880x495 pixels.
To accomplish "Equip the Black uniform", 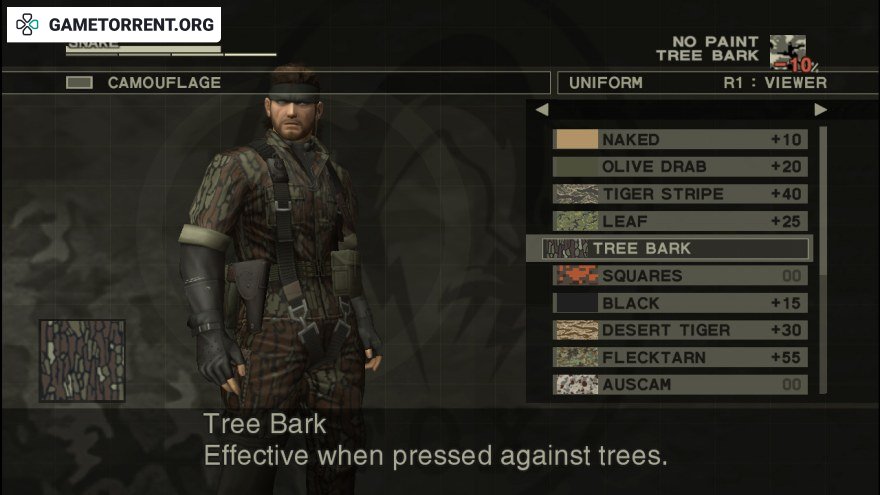I will click(x=680, y=303).
